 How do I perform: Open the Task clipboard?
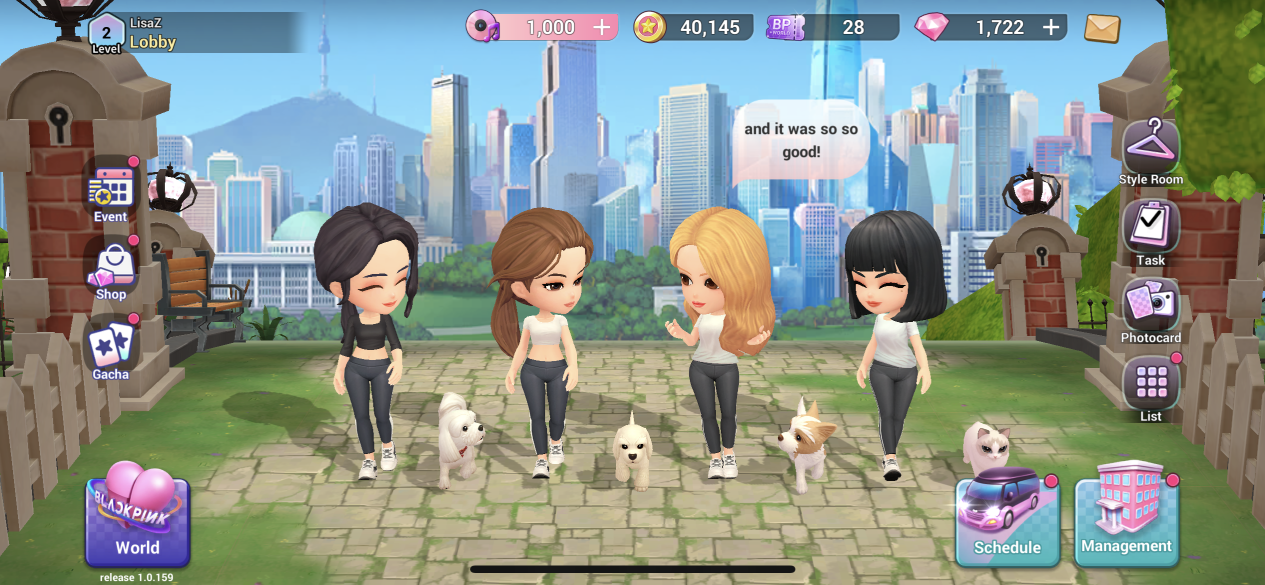(1151, 231)
